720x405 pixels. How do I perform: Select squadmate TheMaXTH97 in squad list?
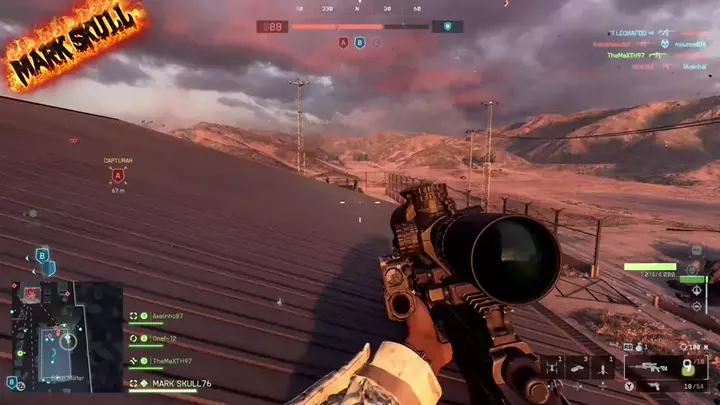[170, 361]
